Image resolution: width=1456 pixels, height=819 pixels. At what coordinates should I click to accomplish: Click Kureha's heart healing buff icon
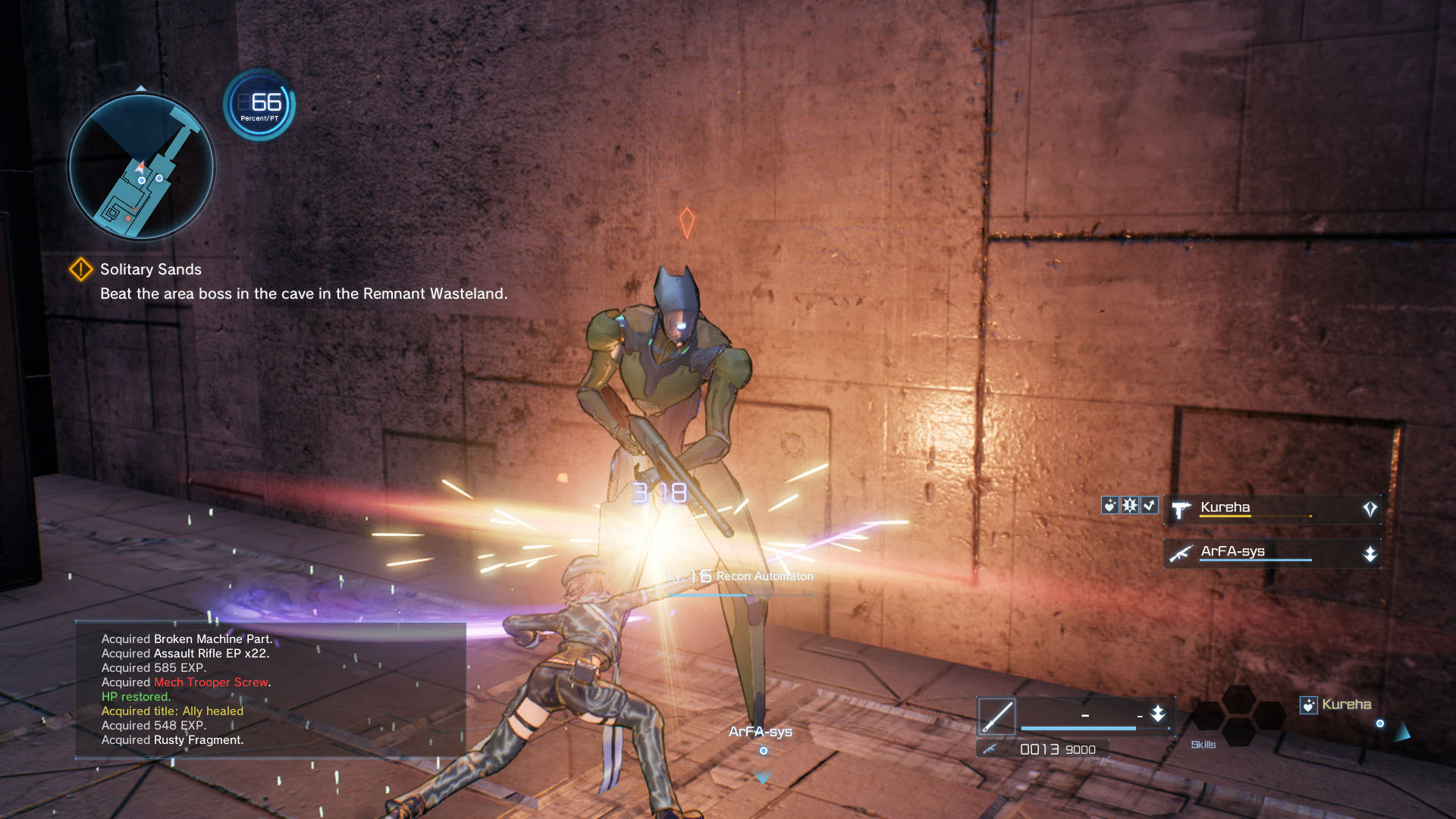(x=1110, y=505)
